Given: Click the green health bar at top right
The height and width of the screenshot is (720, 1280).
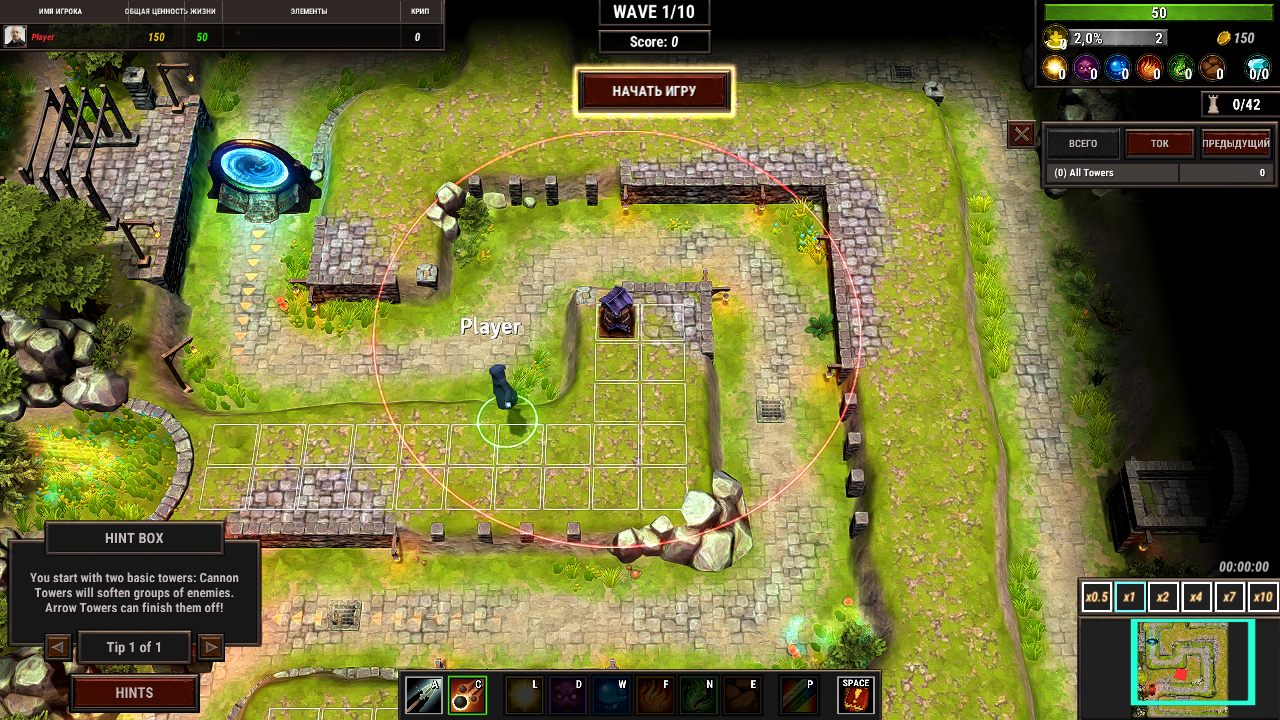Looking at the screenshot, I should pos(1160,11).
